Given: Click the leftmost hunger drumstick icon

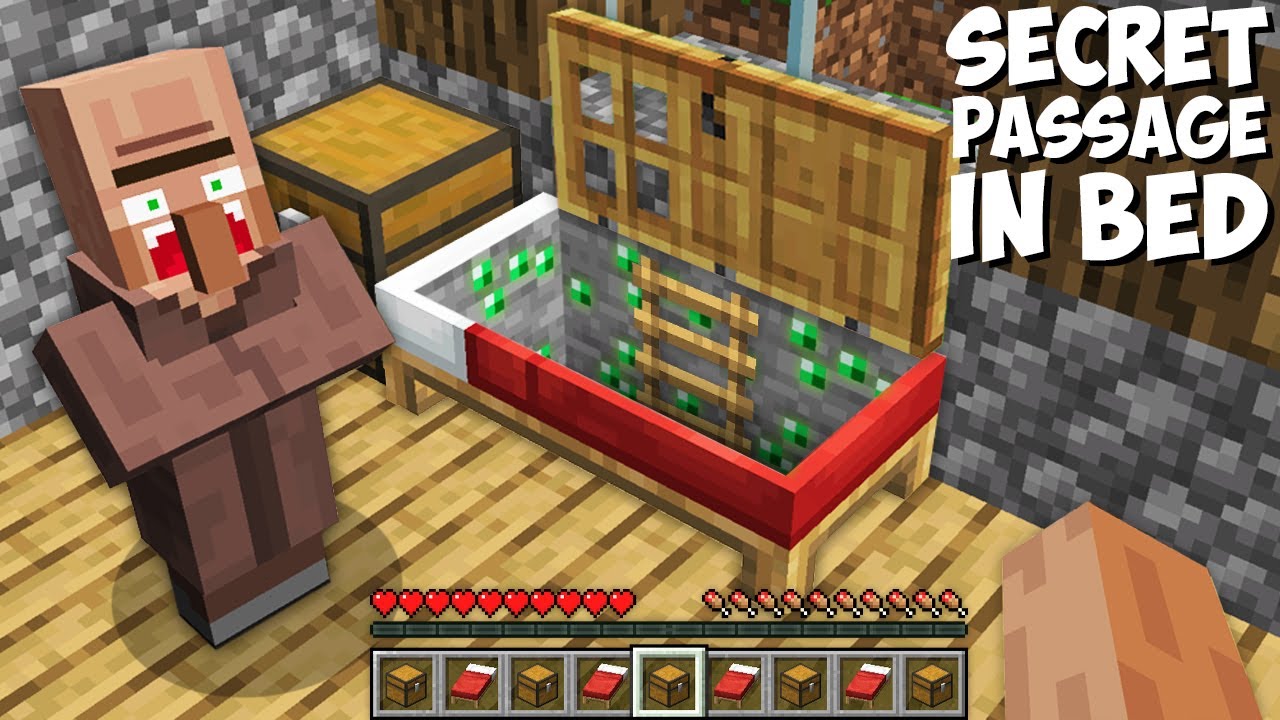Looking at the screenshot, I should coord(712,602).
